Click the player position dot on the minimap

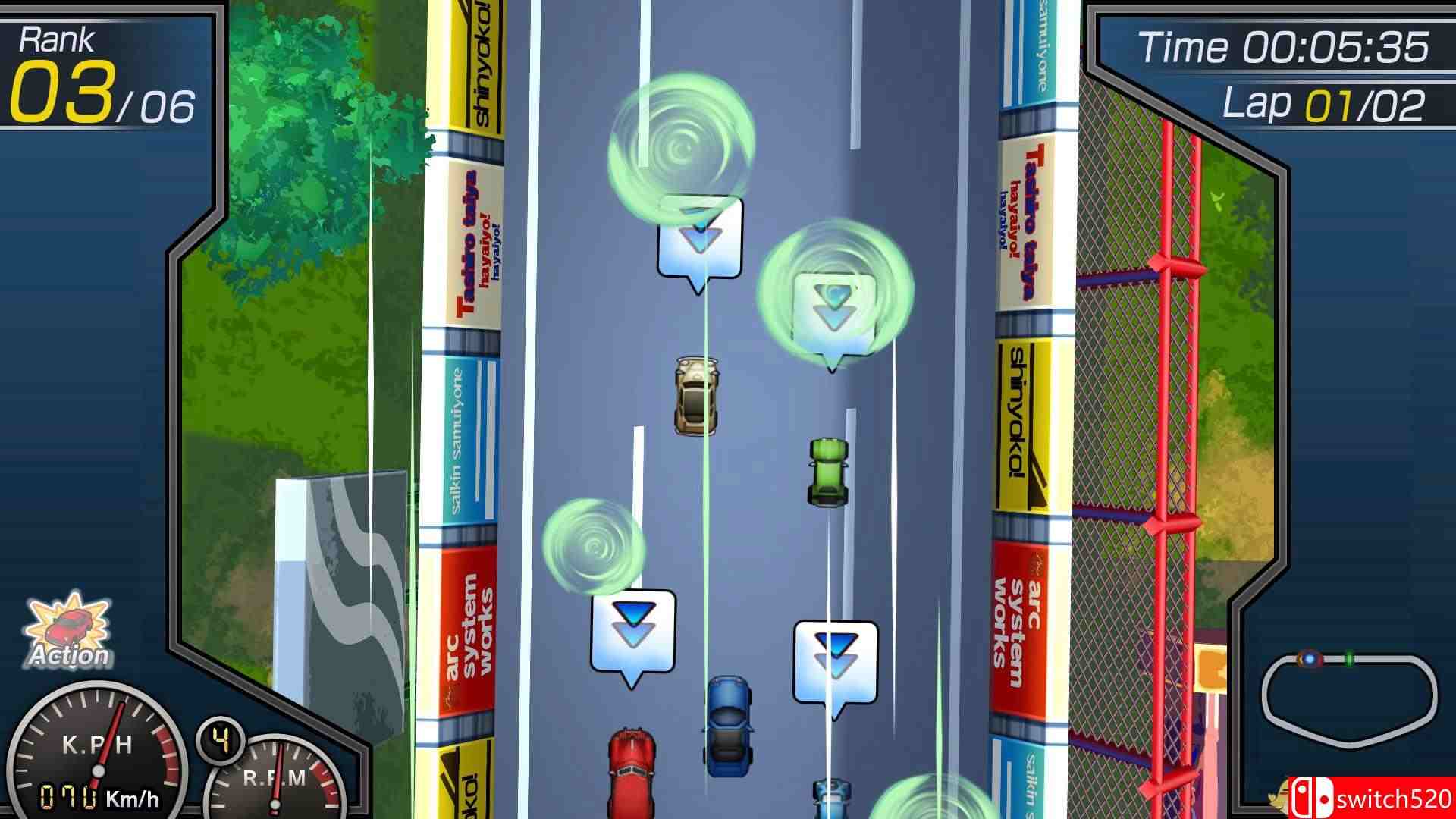coord(1310,658)
